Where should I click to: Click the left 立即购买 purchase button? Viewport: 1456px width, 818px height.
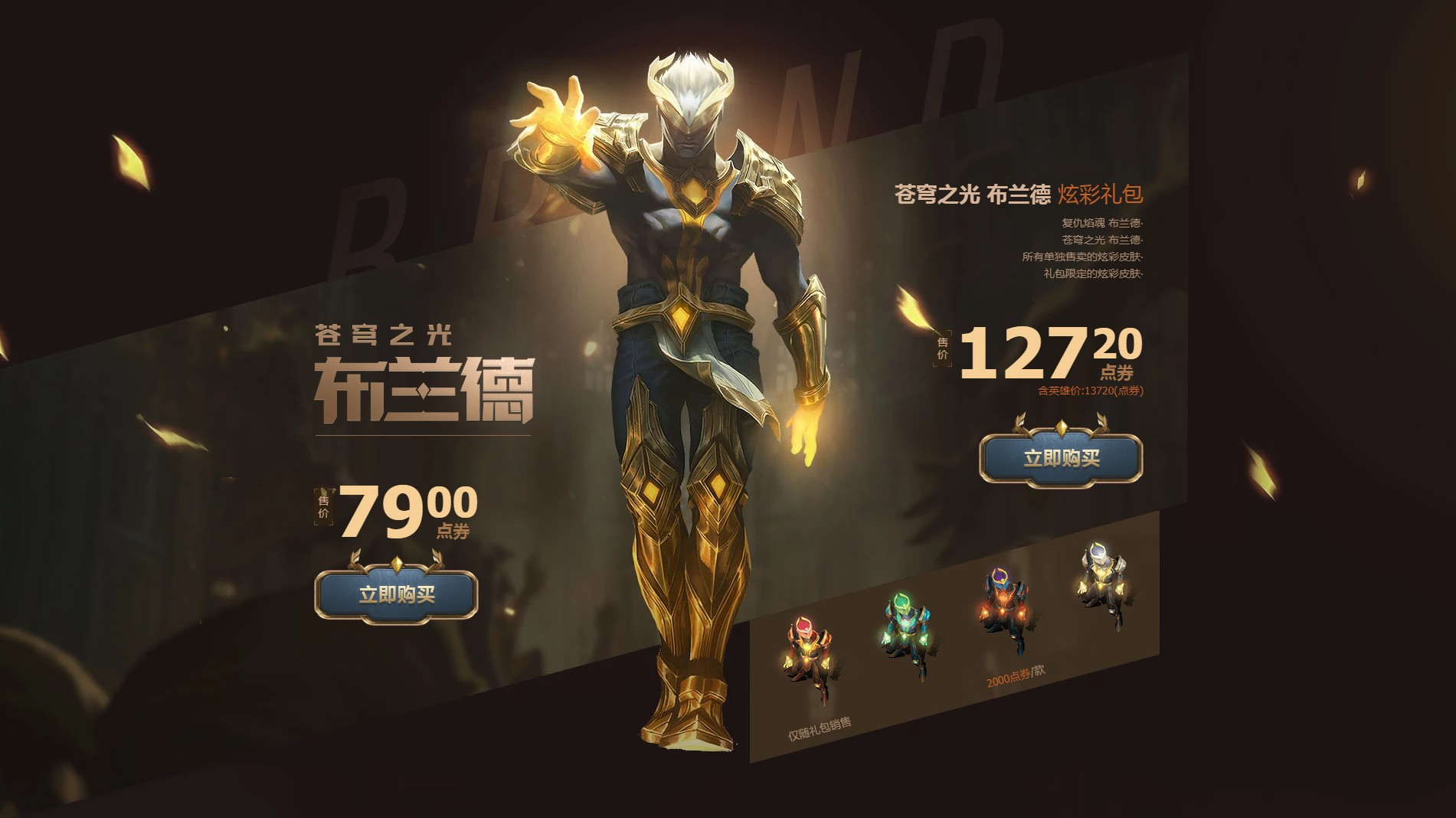pyautogui.click(x=398, y=594)
